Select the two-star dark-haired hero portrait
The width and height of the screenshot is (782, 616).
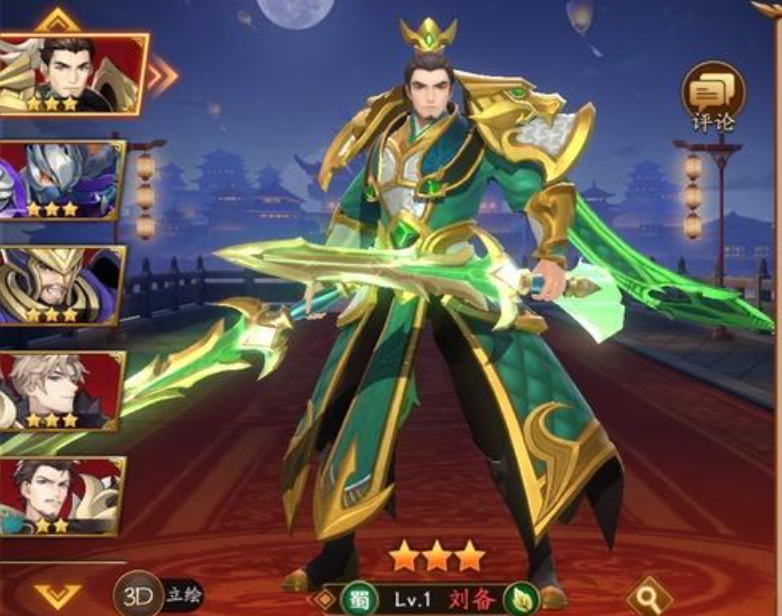(x=60, y=496)
